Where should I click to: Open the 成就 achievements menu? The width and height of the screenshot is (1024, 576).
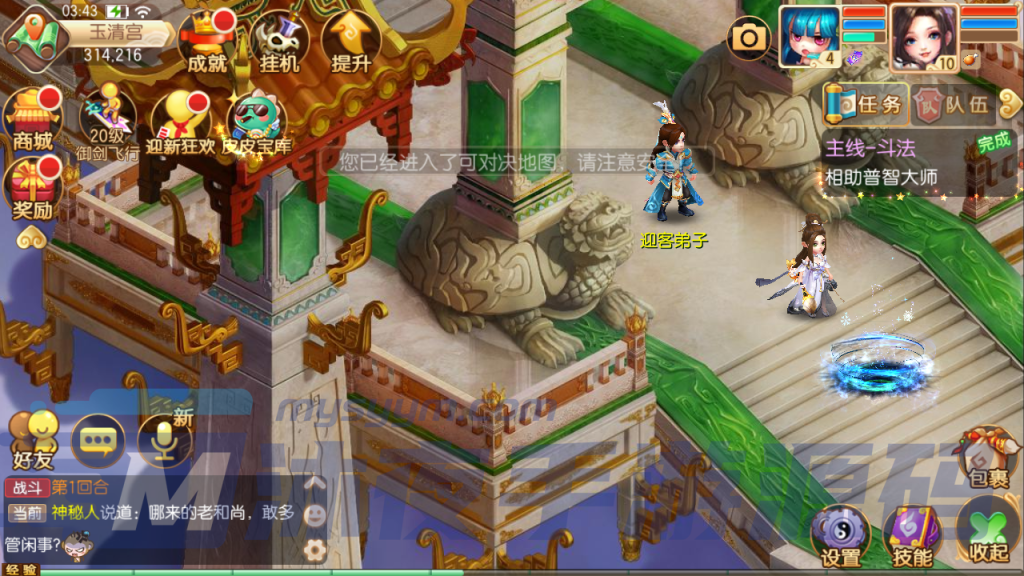206,42
